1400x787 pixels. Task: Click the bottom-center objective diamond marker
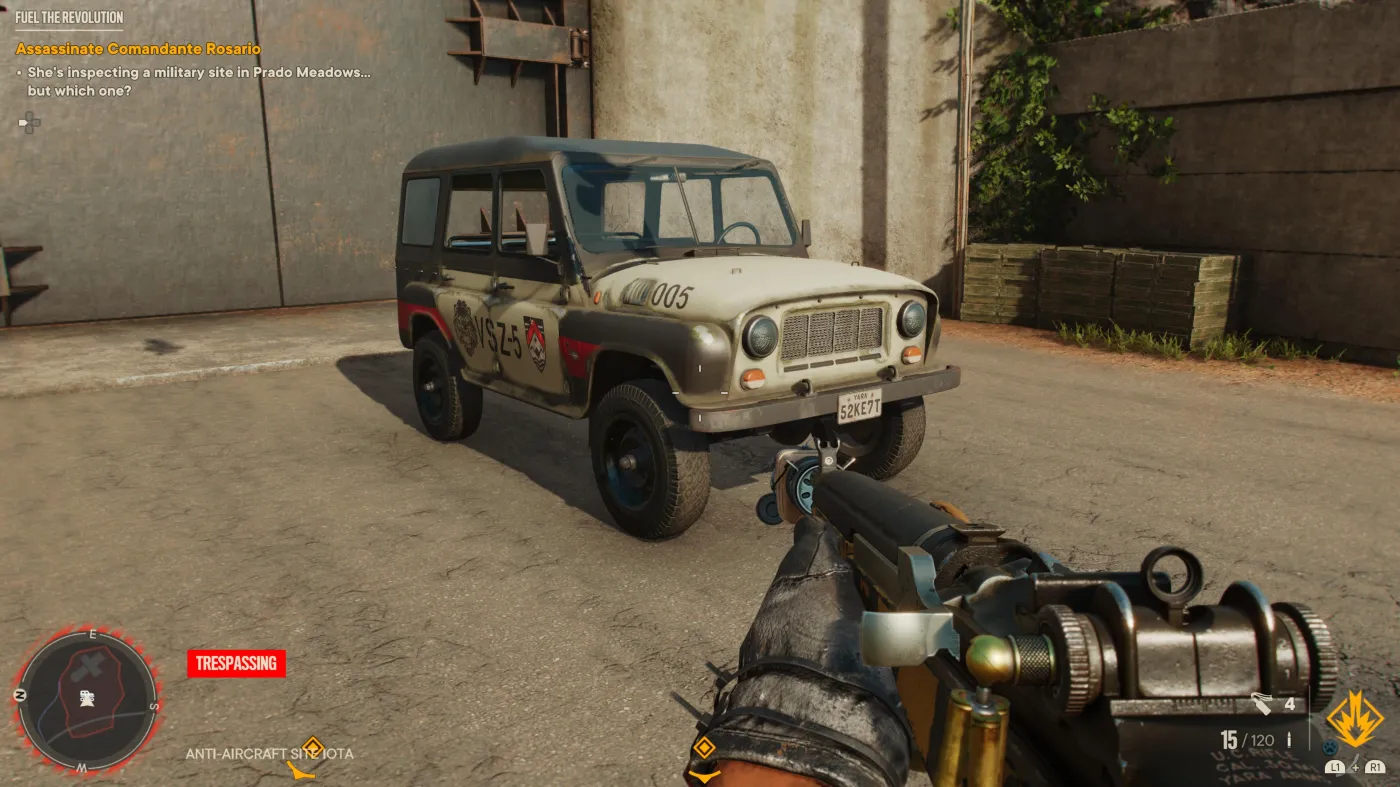(x=704, y=748)
